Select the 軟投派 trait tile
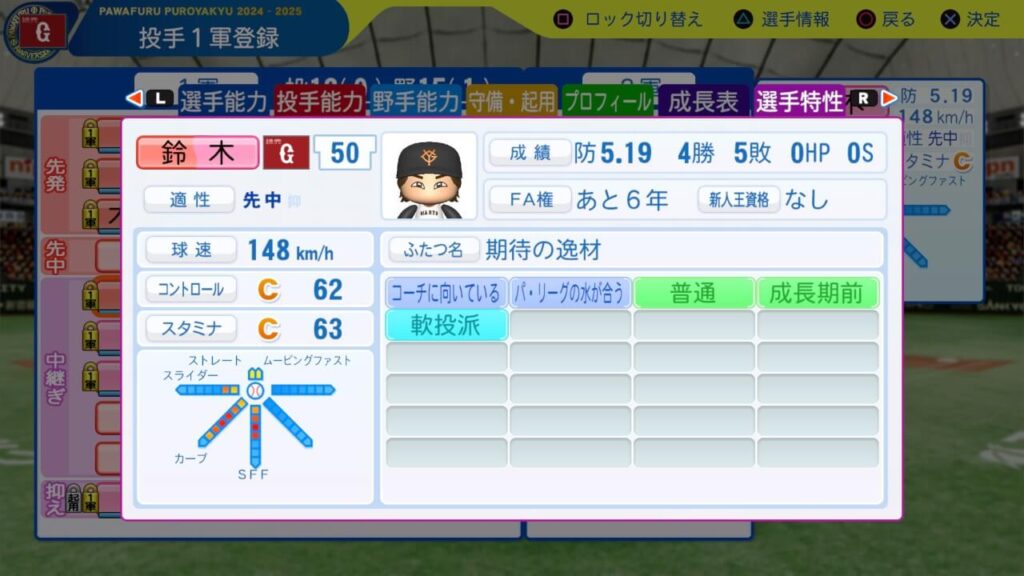 tap(447, 325)
